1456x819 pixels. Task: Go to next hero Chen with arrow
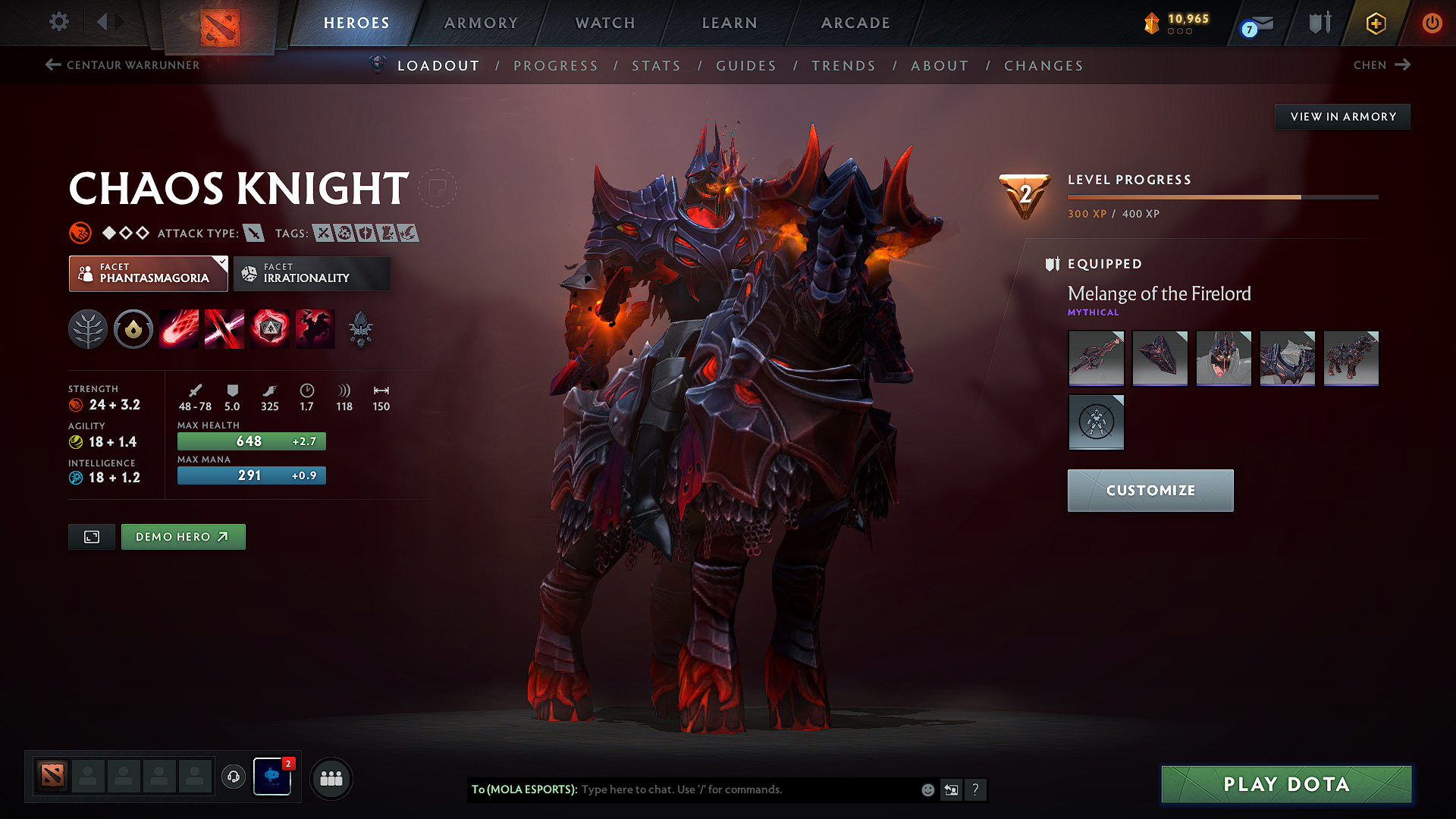tap(1382, 65)
